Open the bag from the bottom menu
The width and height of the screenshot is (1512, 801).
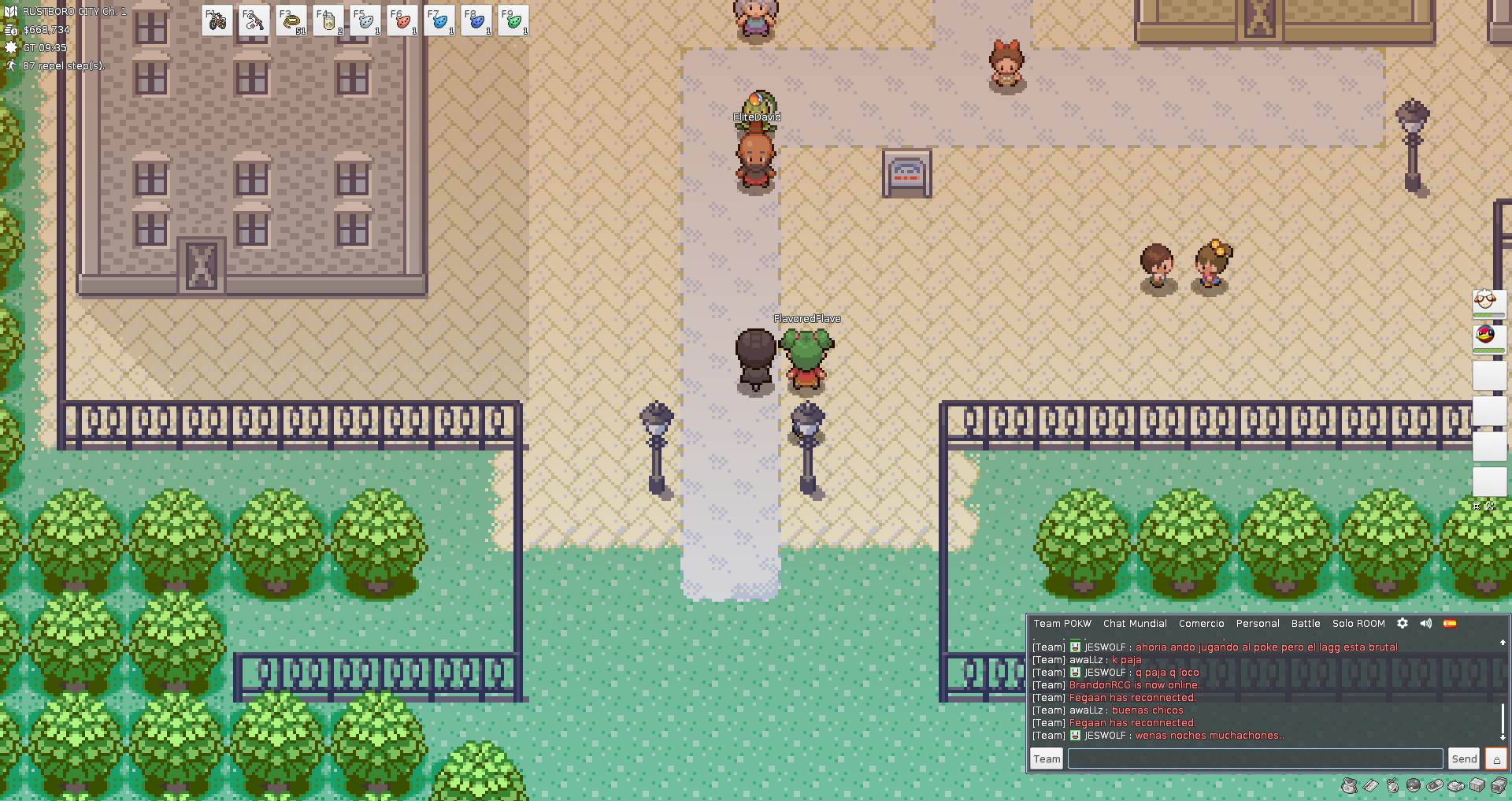(x=1350, y=785)
